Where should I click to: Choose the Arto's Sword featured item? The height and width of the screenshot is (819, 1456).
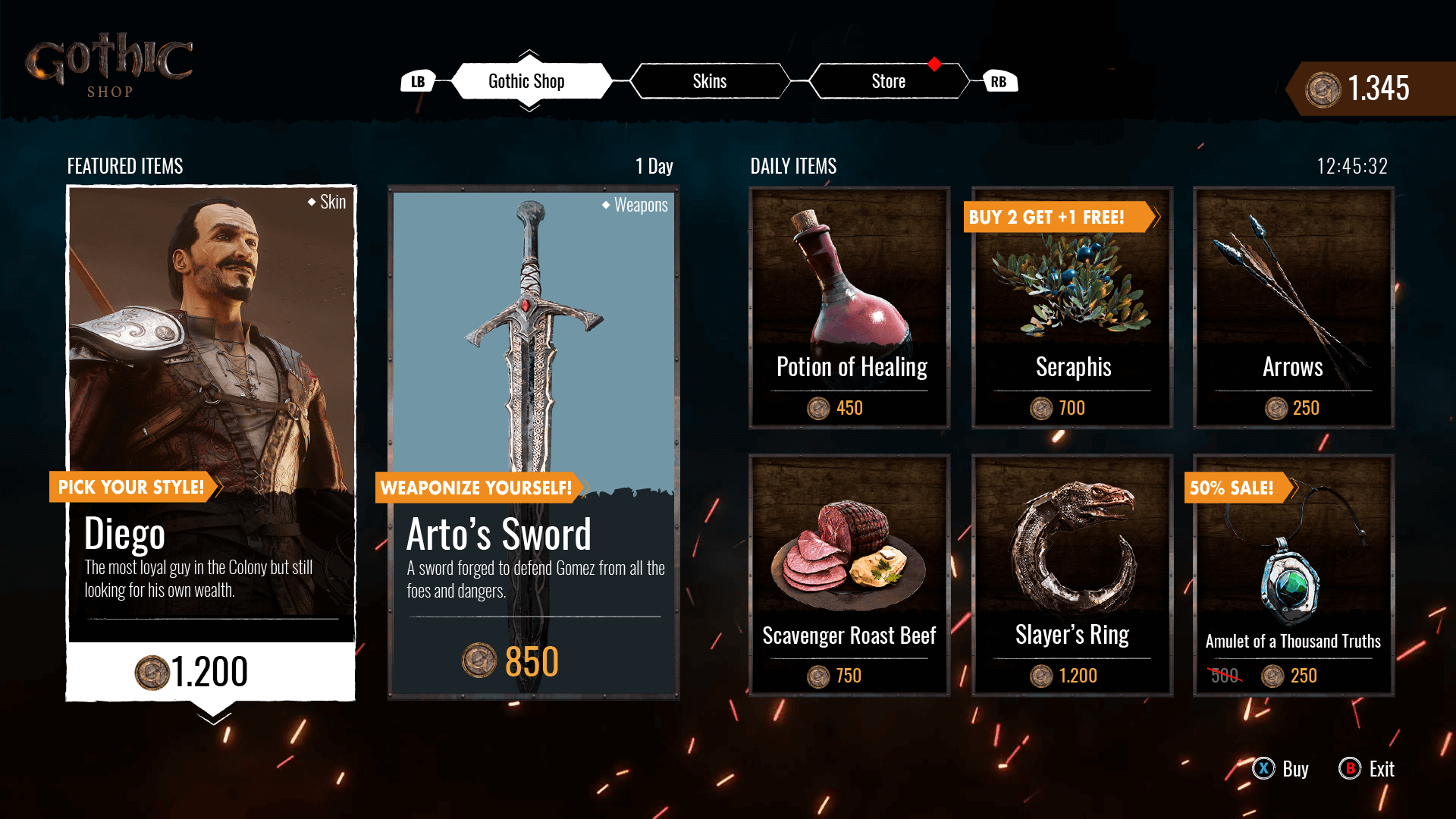(533, 442)
